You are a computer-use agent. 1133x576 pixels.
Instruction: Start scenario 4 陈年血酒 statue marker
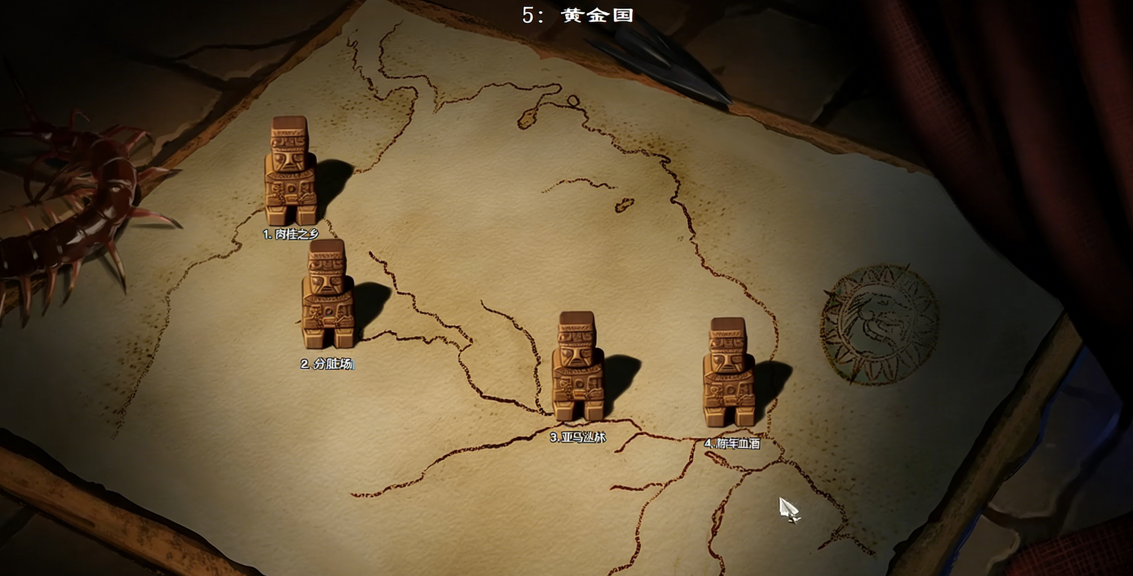coord(728,373)
